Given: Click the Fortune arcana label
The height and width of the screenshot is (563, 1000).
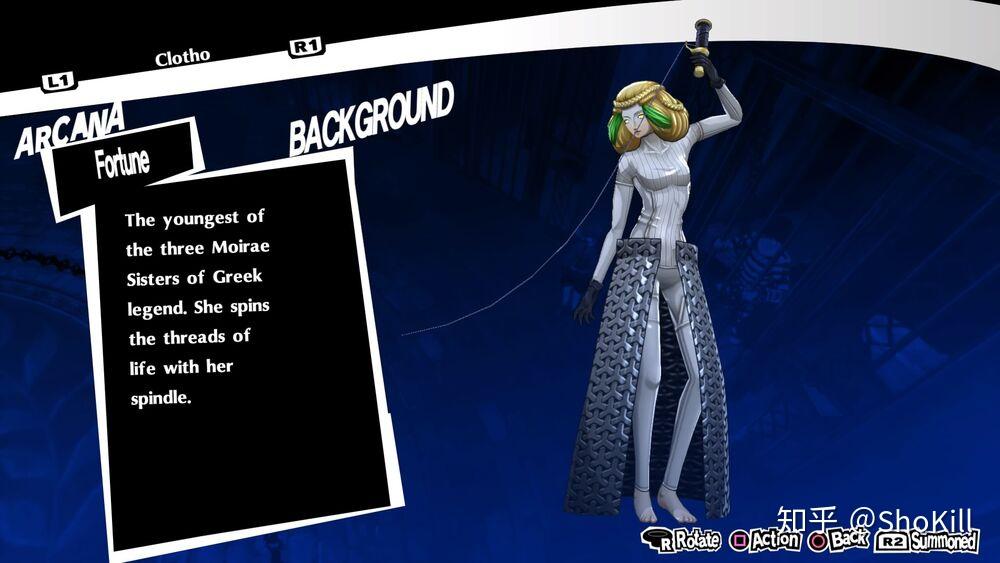Looking at the screenshot, I should [x=122, y=161].
